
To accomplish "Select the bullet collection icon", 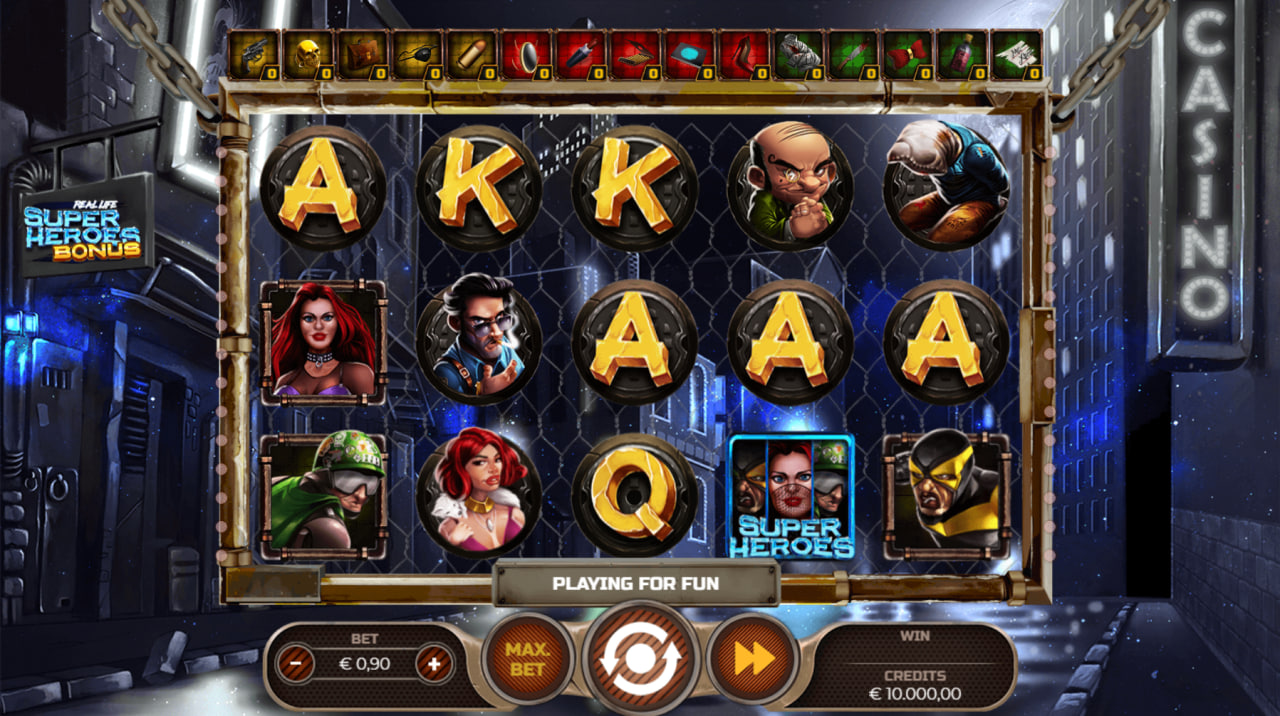I will point(470,54).
